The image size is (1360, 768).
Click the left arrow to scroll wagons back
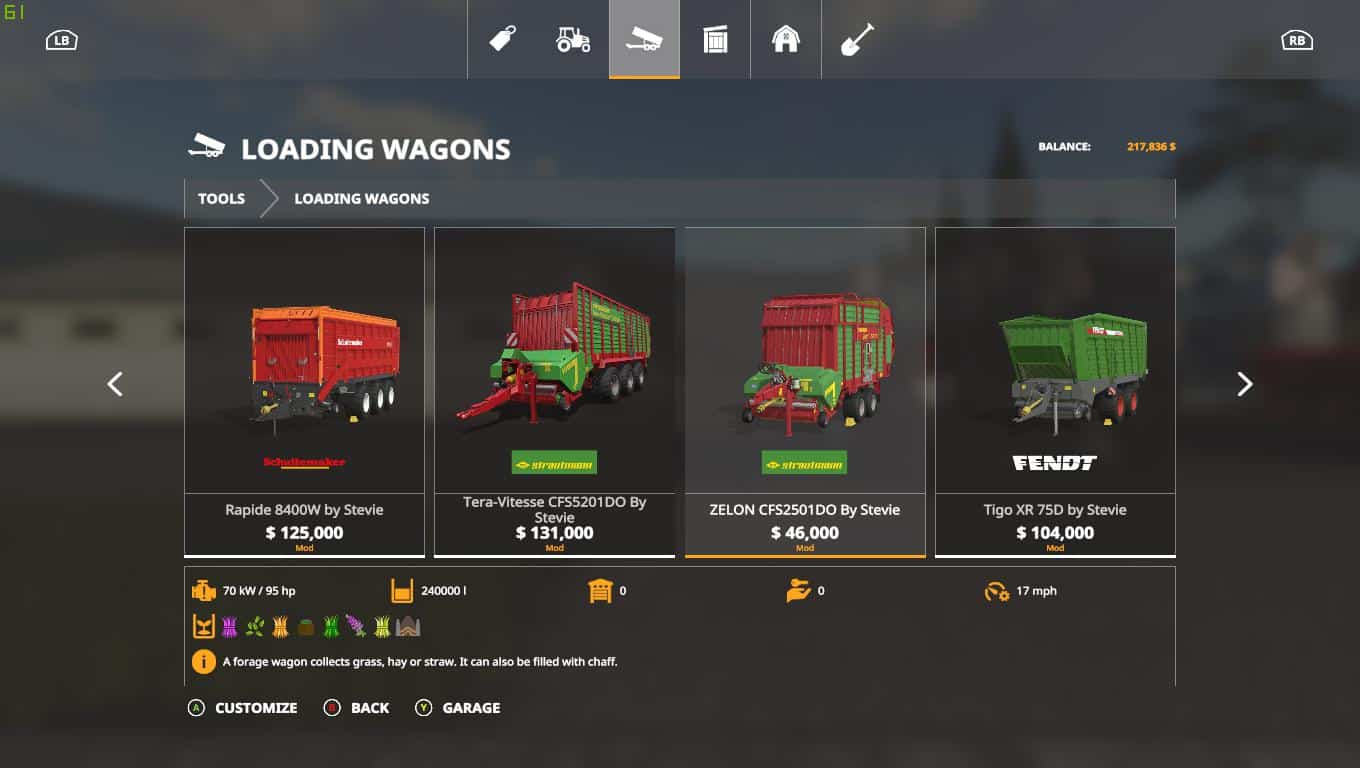tap(115, 384)
